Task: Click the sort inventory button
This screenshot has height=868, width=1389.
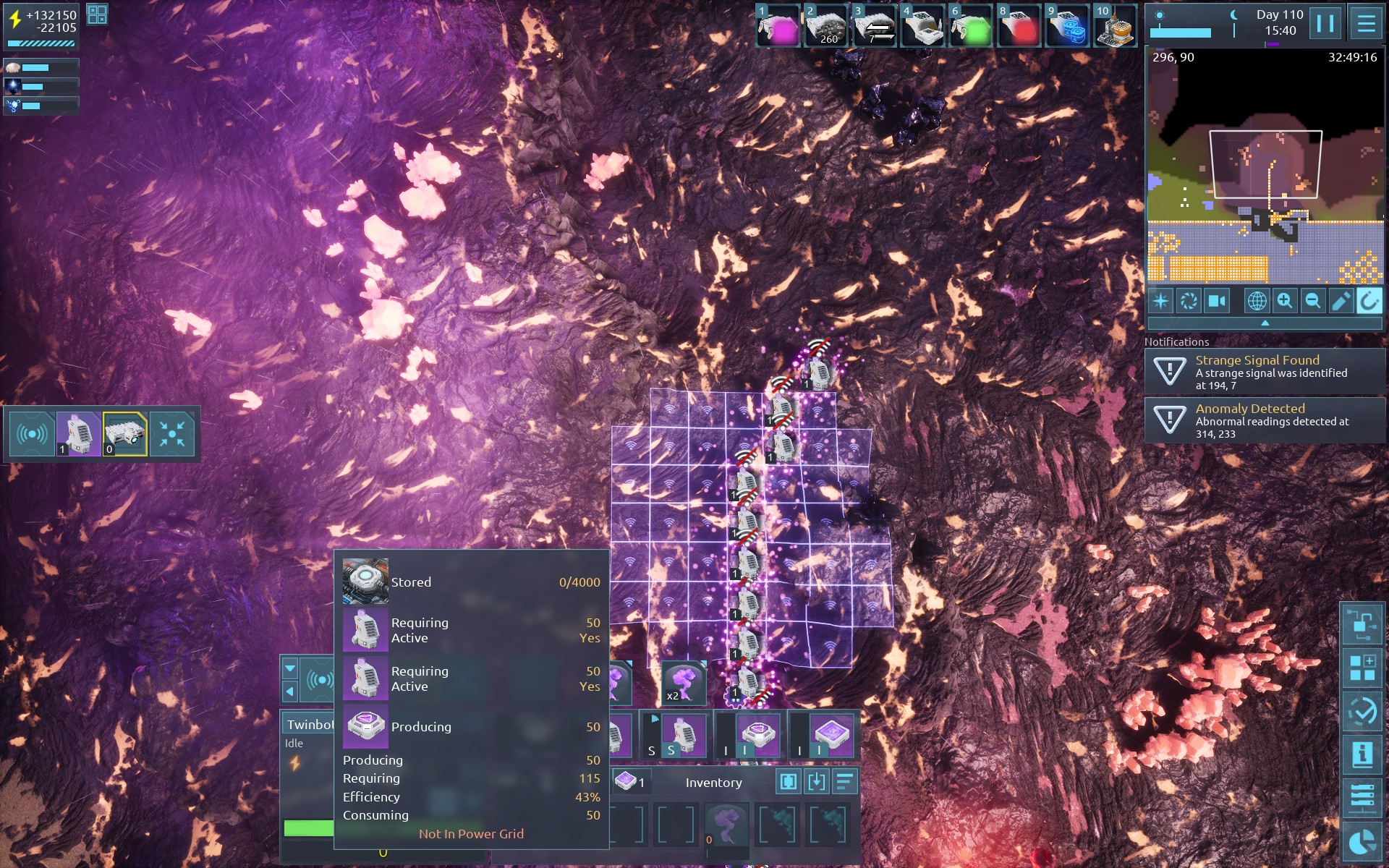Action: (x=844, y=782)
